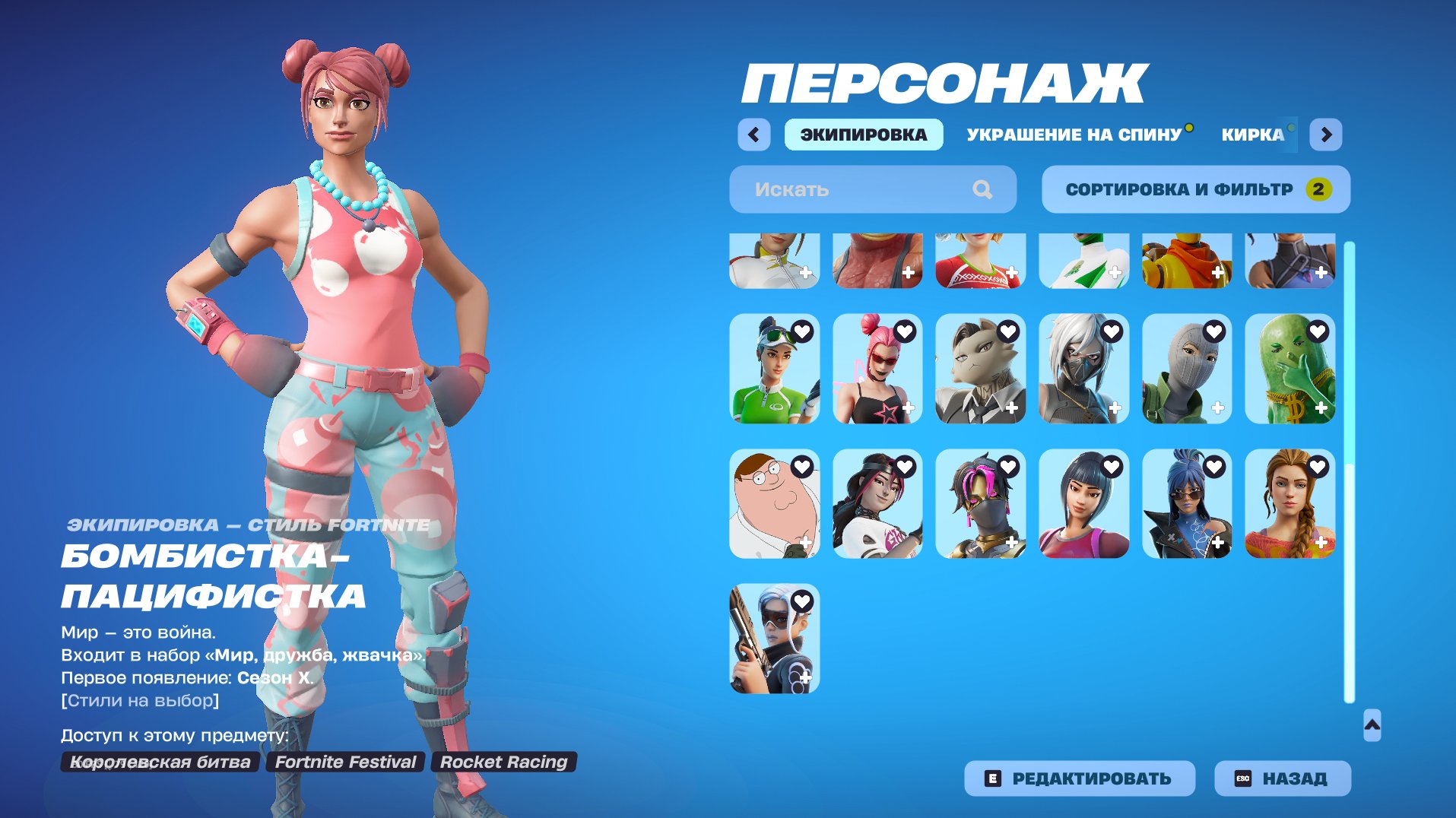Click the search magnifier icon
The height and width of the screenshot is (818, 1456).
(x=985, y=189)
